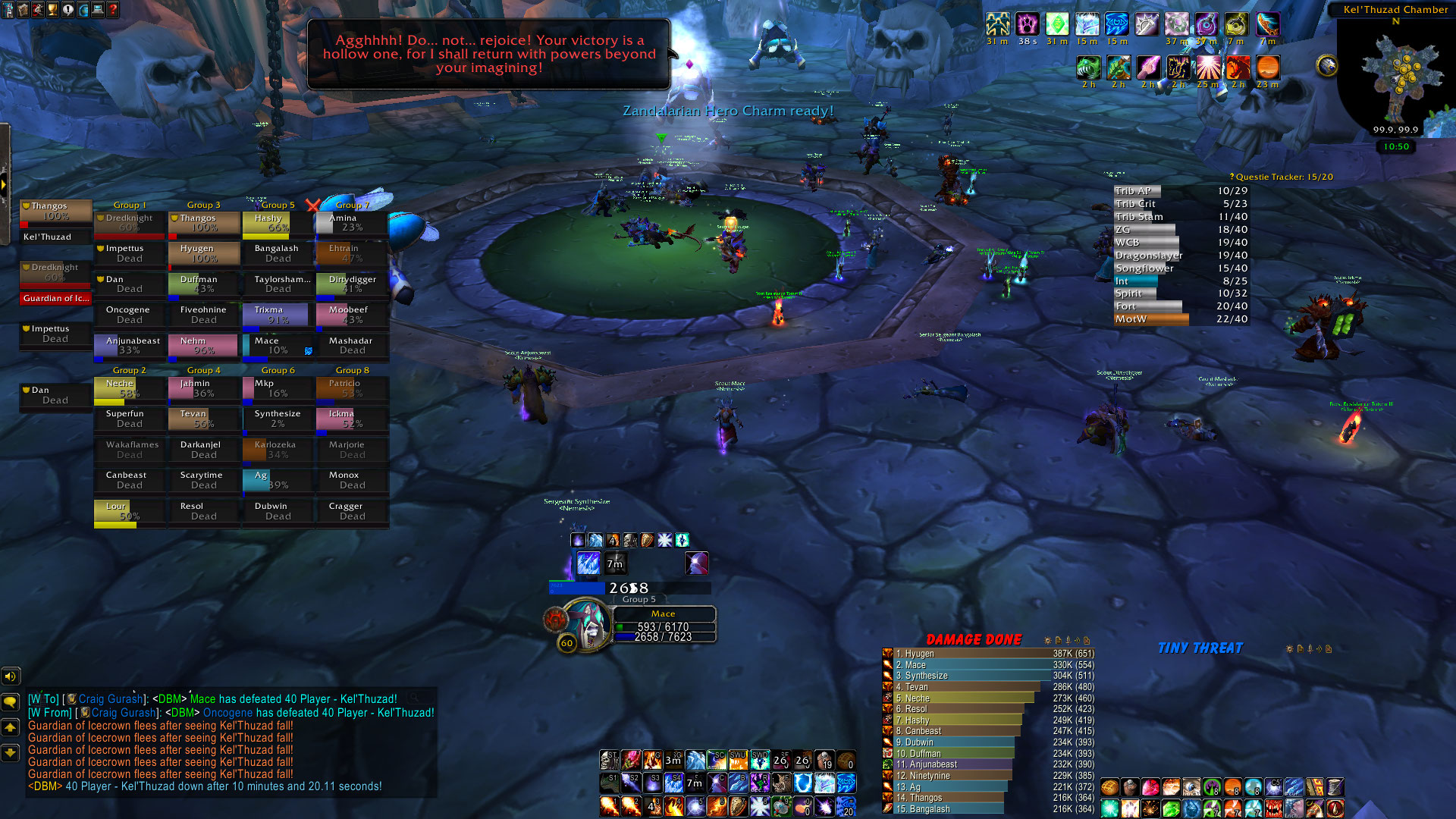Toggle the chat speaker volume button

tap(11, 676)
